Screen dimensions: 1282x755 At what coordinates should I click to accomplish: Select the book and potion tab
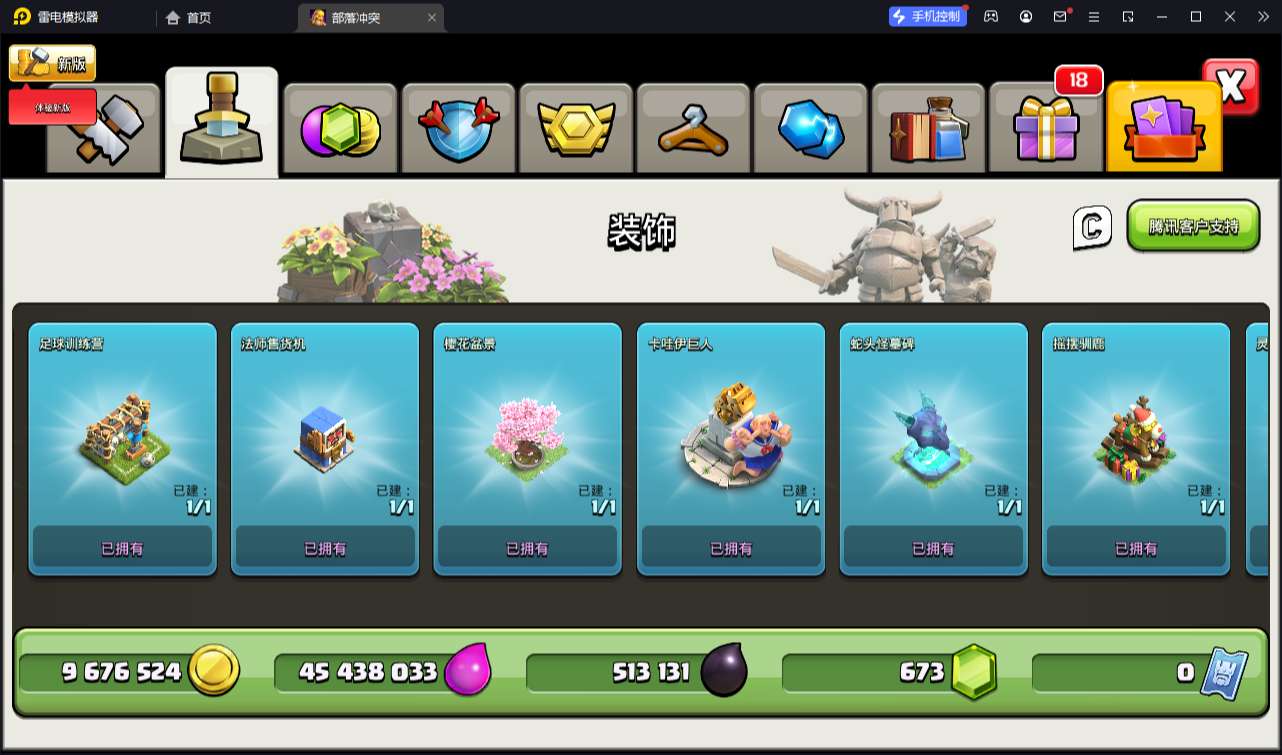point(928,130)
